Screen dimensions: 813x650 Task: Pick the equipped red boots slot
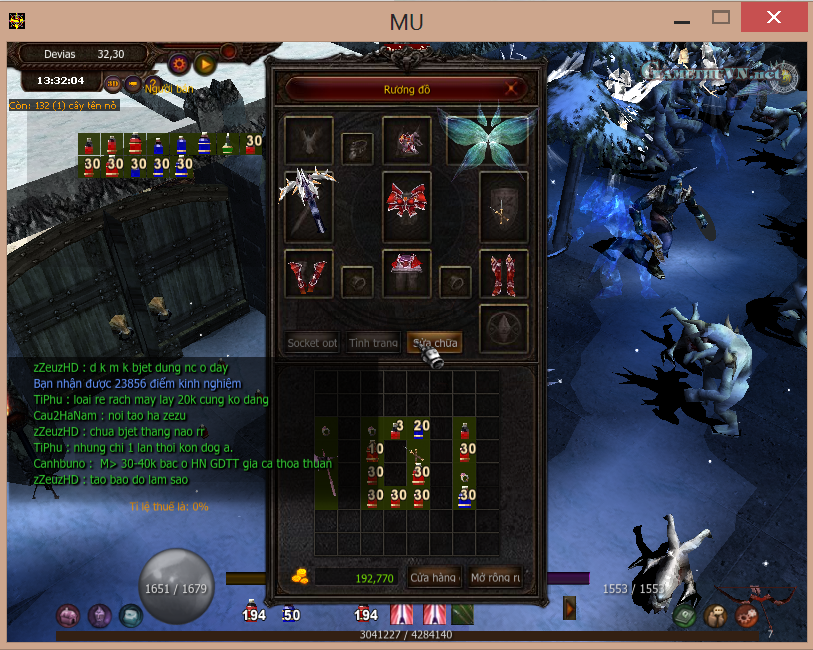click(503, 273)
